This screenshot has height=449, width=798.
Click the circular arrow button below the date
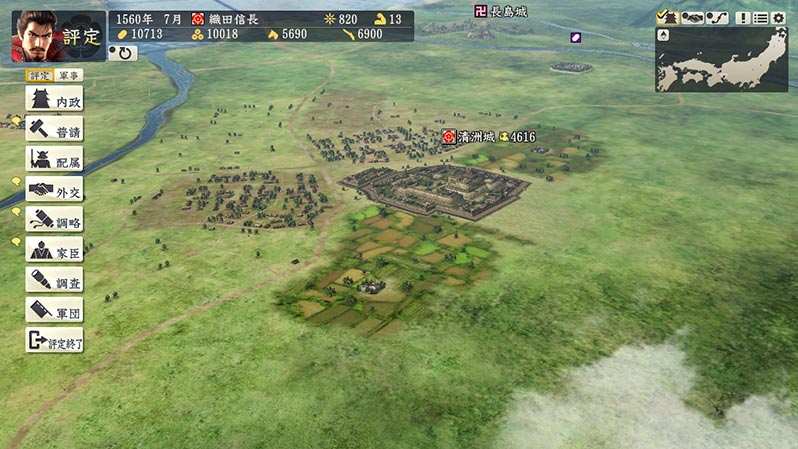point(126,53)
